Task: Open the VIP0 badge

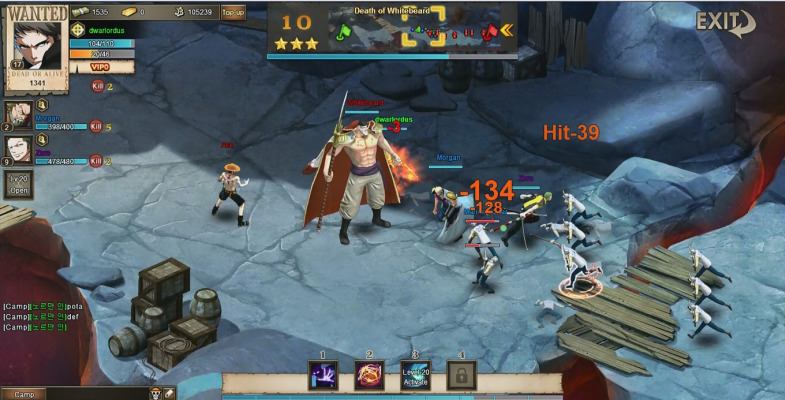Action: 99,67
